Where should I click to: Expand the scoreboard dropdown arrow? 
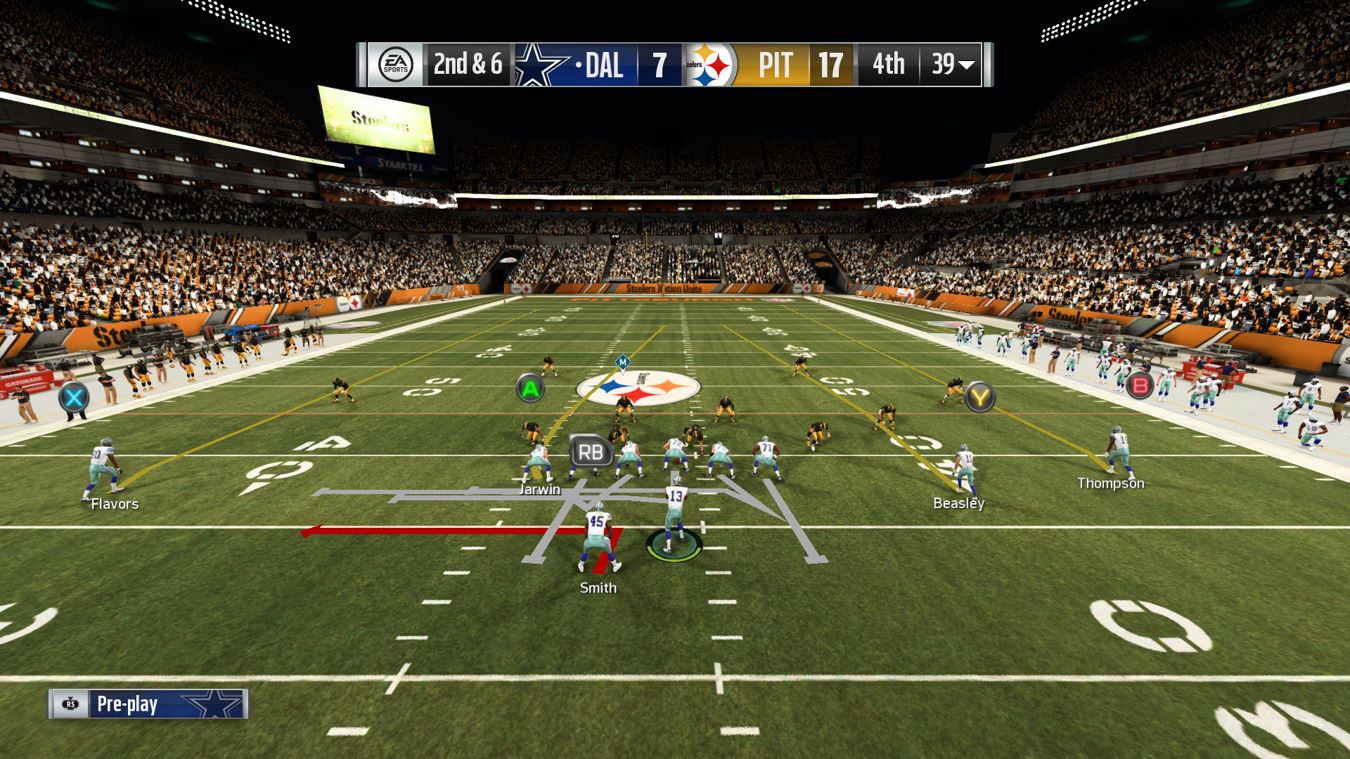click(966, 66)
